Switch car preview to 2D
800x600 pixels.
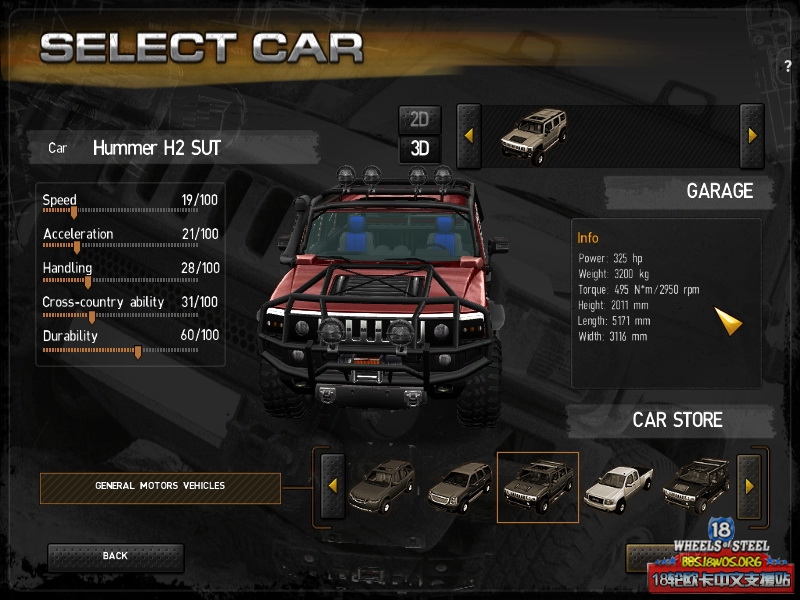(419, 119)
